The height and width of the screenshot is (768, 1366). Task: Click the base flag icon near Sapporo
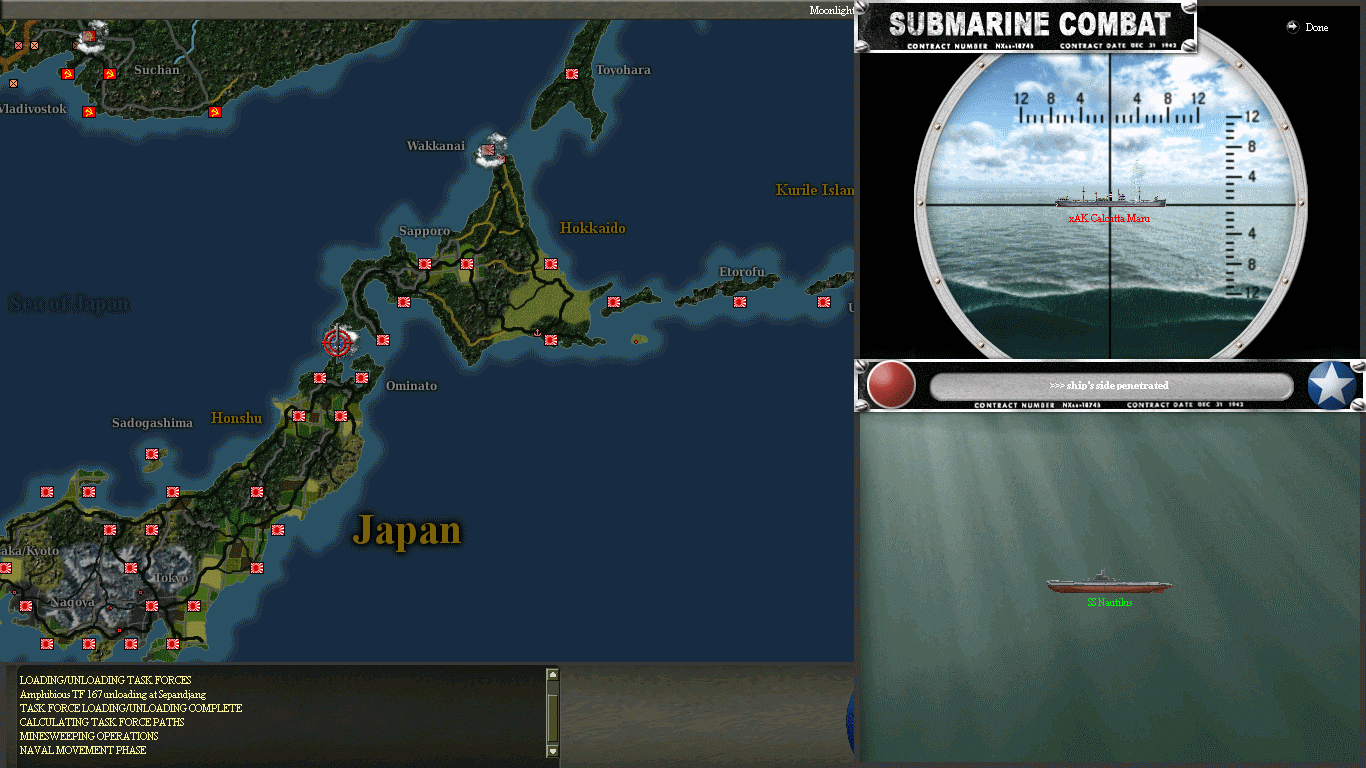tap(424, 264)
